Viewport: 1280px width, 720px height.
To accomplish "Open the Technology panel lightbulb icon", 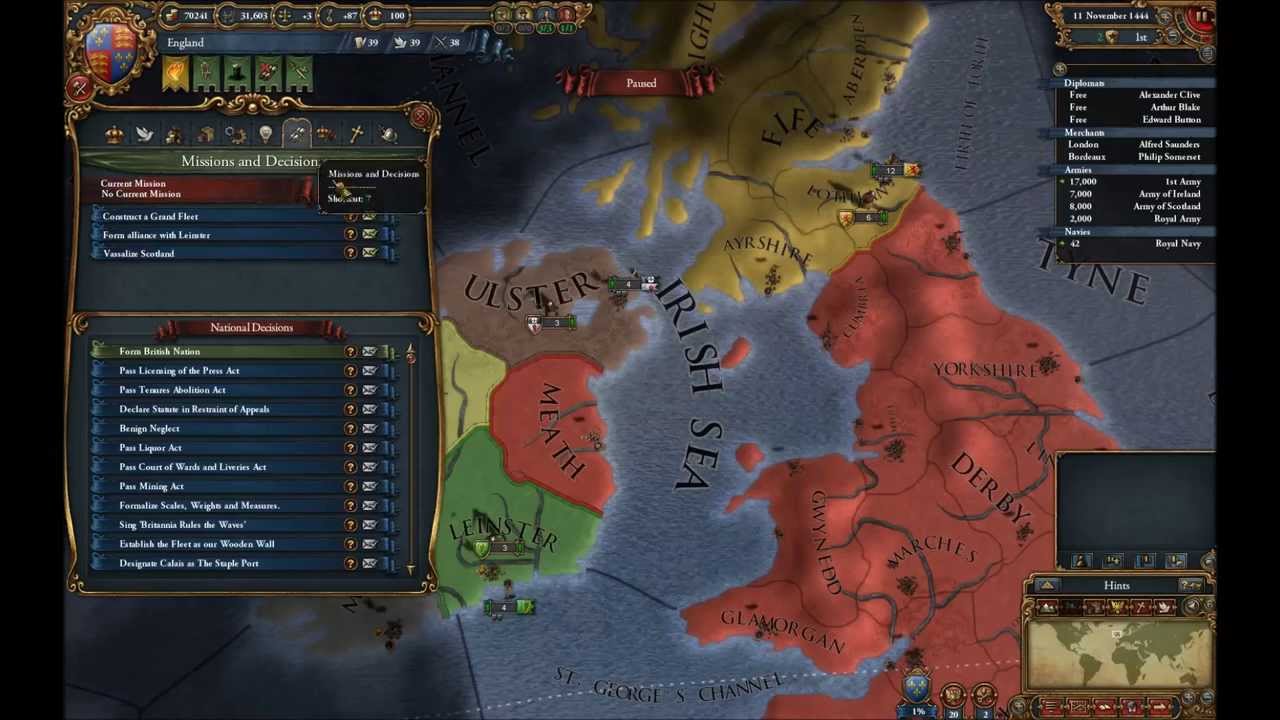I will coord(265,135).
